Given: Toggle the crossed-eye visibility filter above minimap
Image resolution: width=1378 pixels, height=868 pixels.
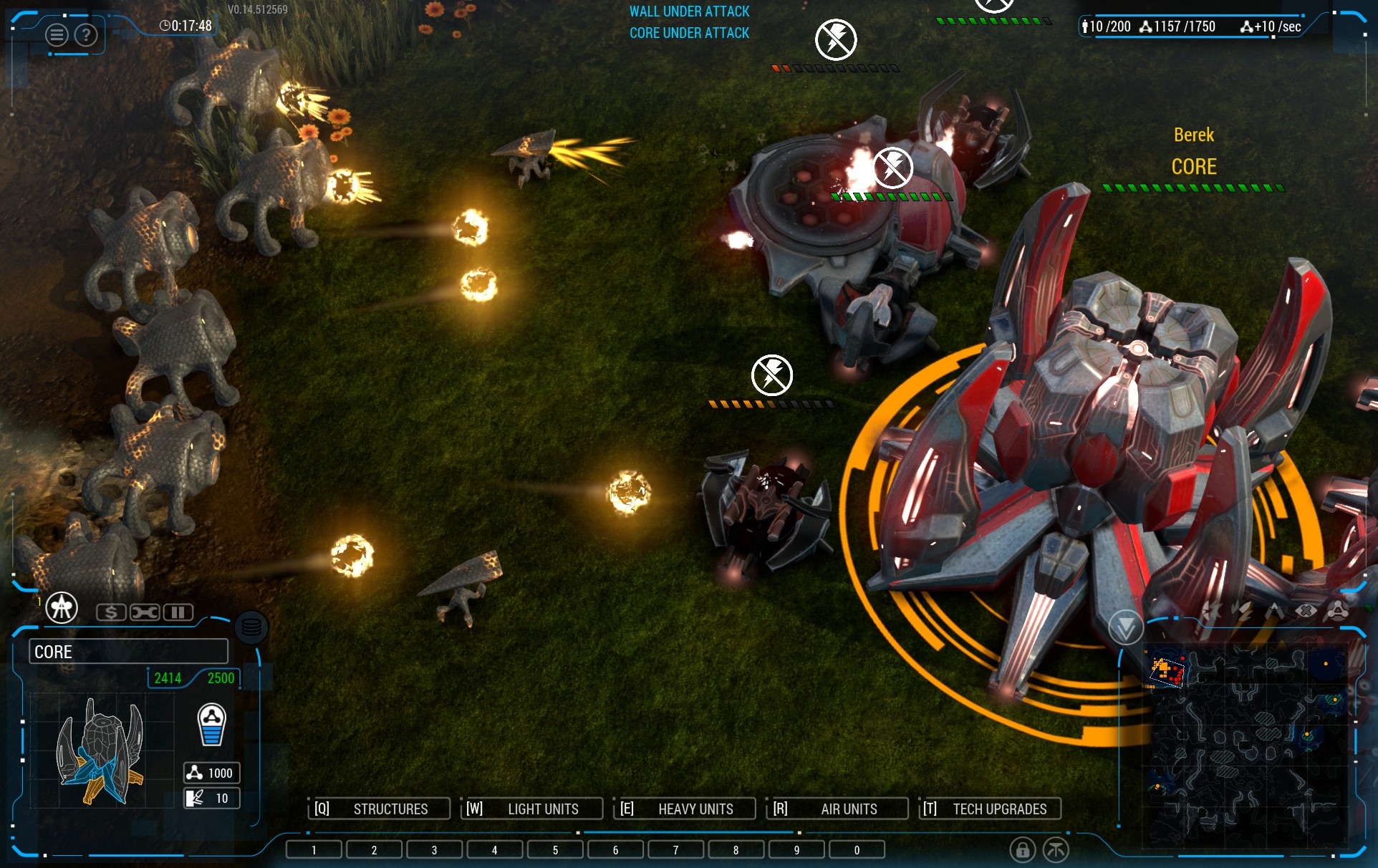Looking at the screenshot, I should [x=1306, y=611].
